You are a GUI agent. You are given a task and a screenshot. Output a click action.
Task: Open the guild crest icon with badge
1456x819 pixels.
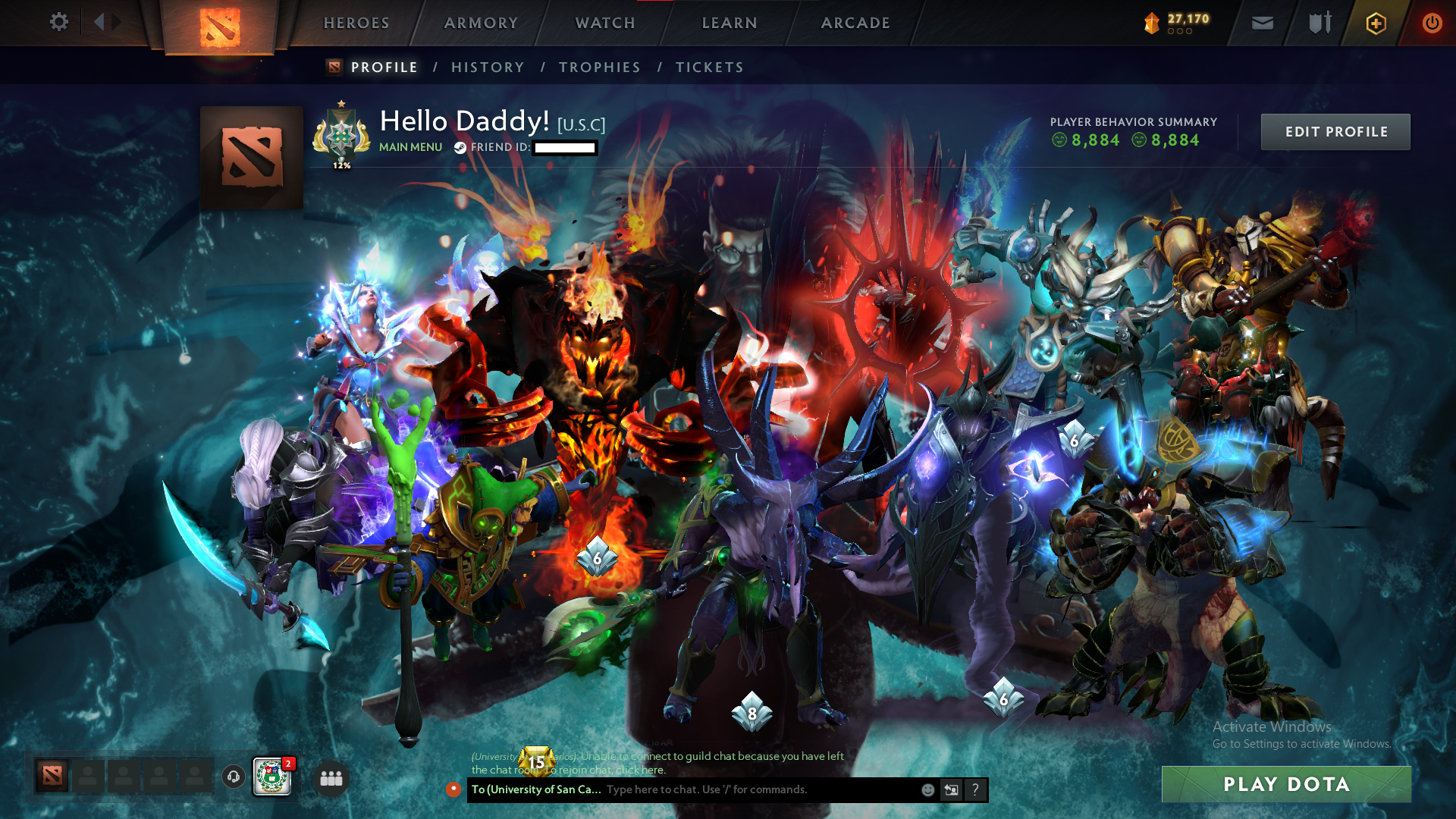[271, 777]
